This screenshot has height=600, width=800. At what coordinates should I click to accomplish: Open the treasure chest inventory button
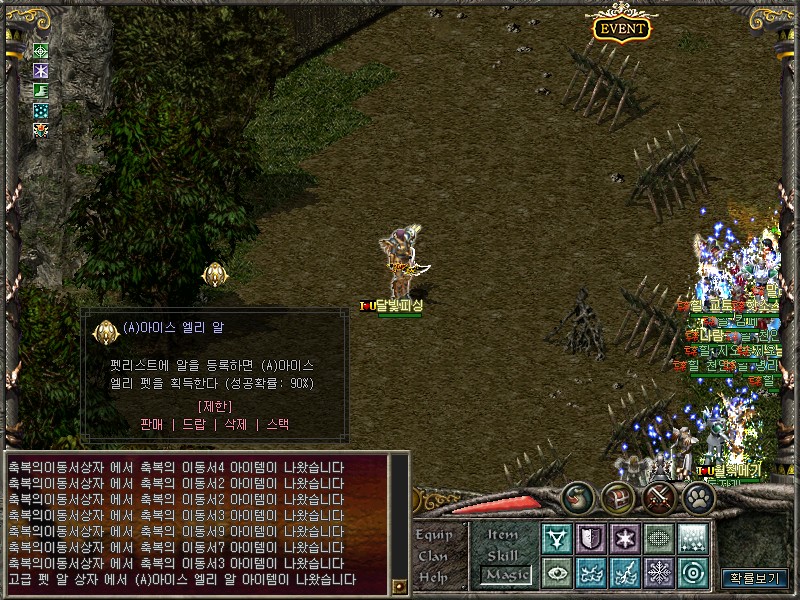point(617,497)
